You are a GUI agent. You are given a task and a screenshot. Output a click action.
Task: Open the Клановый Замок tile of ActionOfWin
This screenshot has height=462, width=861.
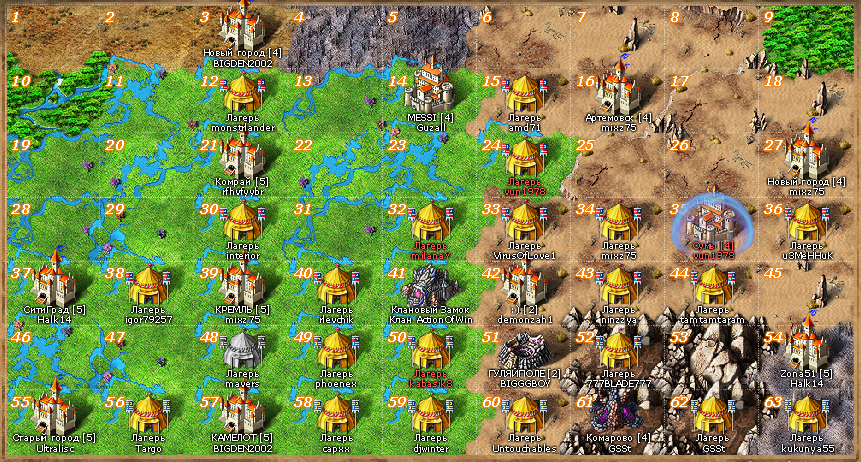[431, 286]
